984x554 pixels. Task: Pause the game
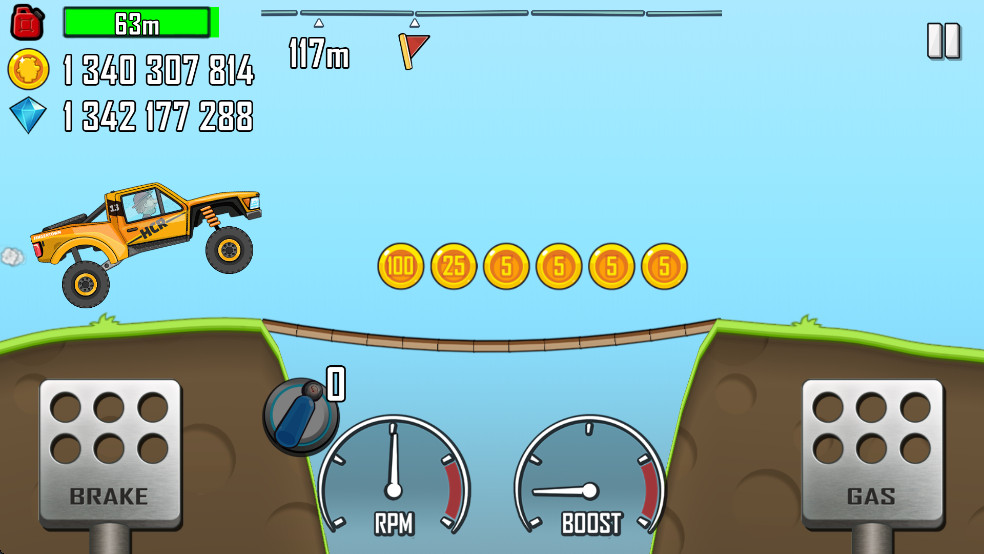[x=943, y=41]
